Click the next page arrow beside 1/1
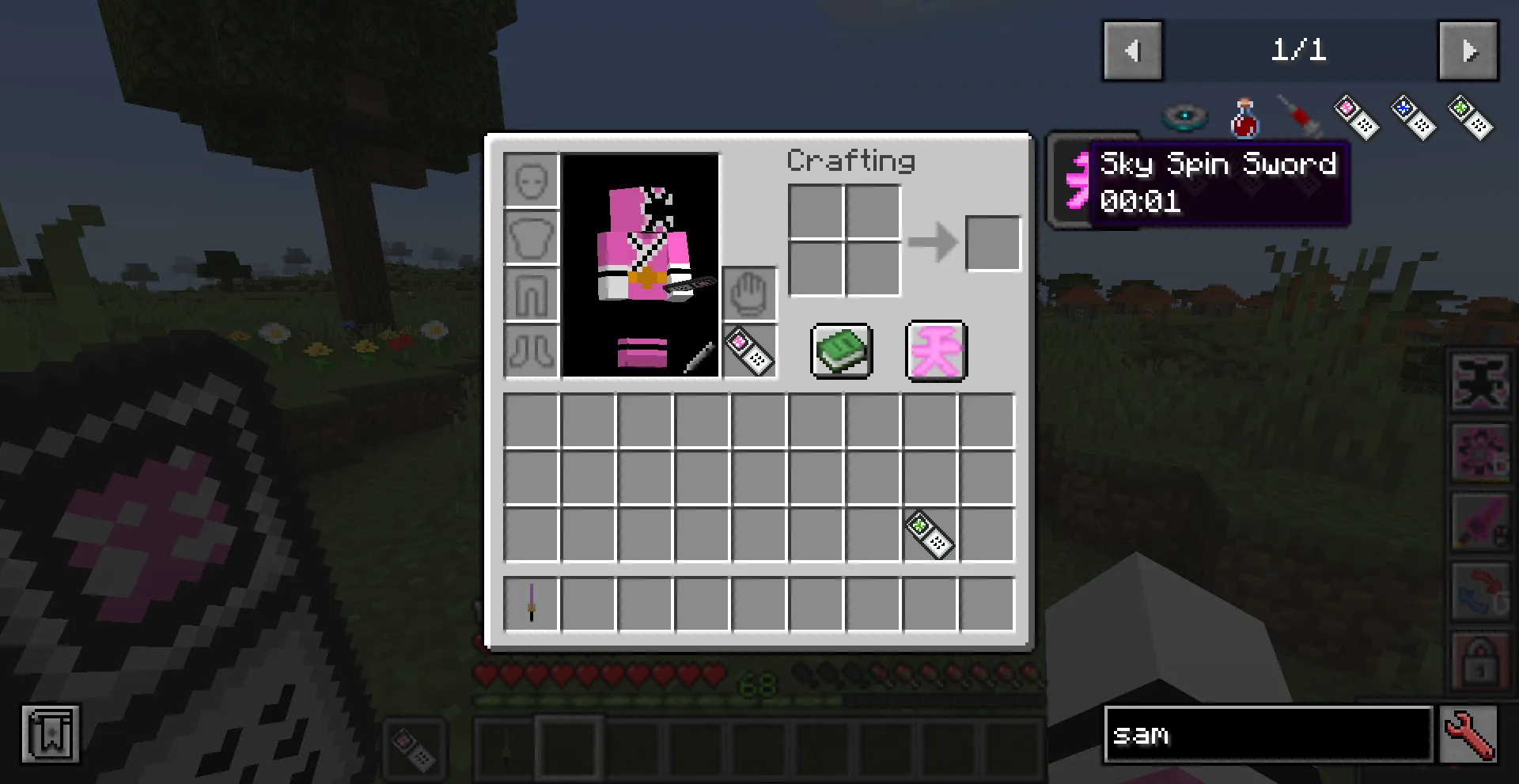Screen dimensions: 1519x784 (x=1468, y=51)
